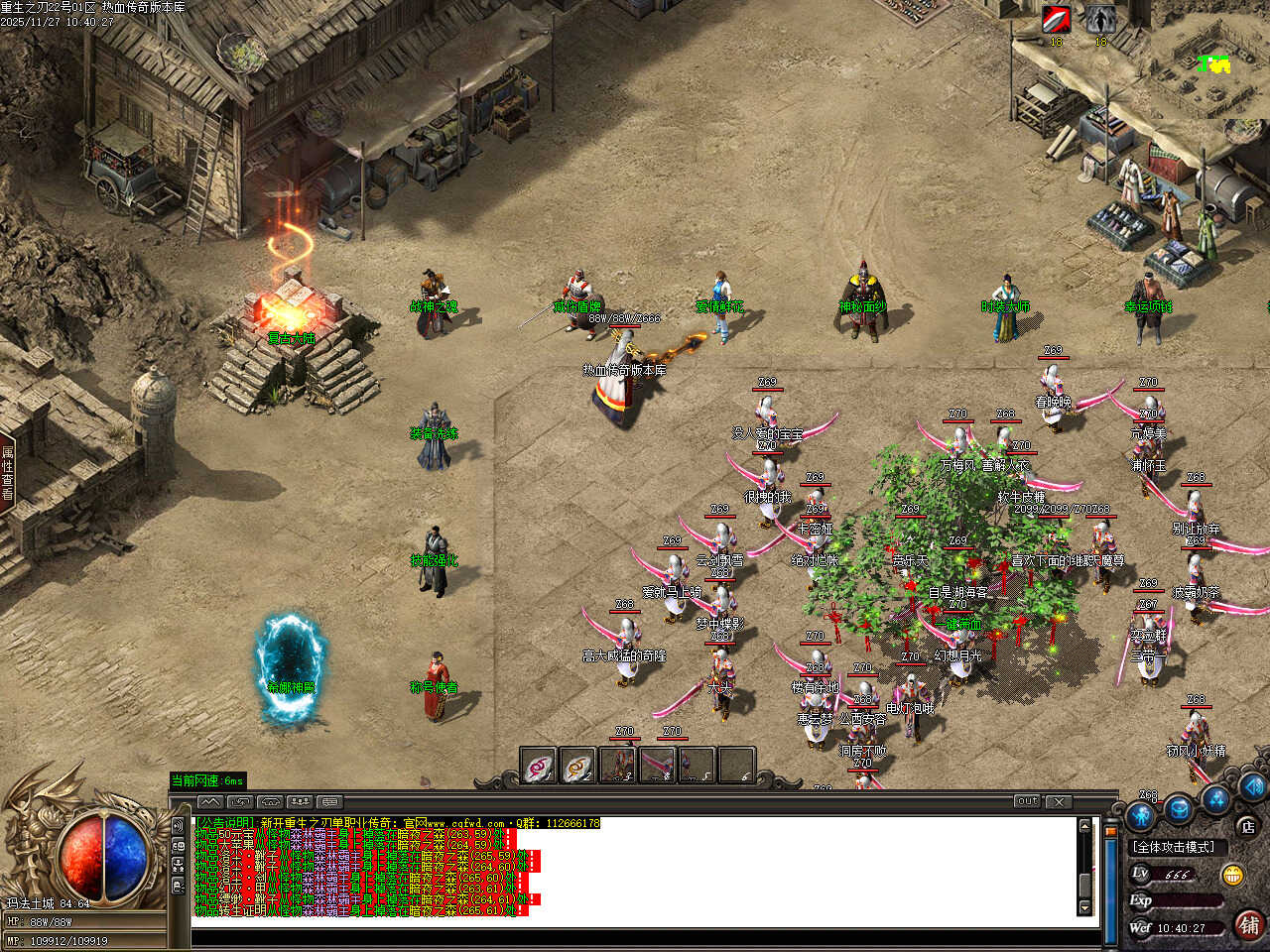Click the first chat channel button with peak icon
Screen dimensions: 1270x952
point(209,801)
